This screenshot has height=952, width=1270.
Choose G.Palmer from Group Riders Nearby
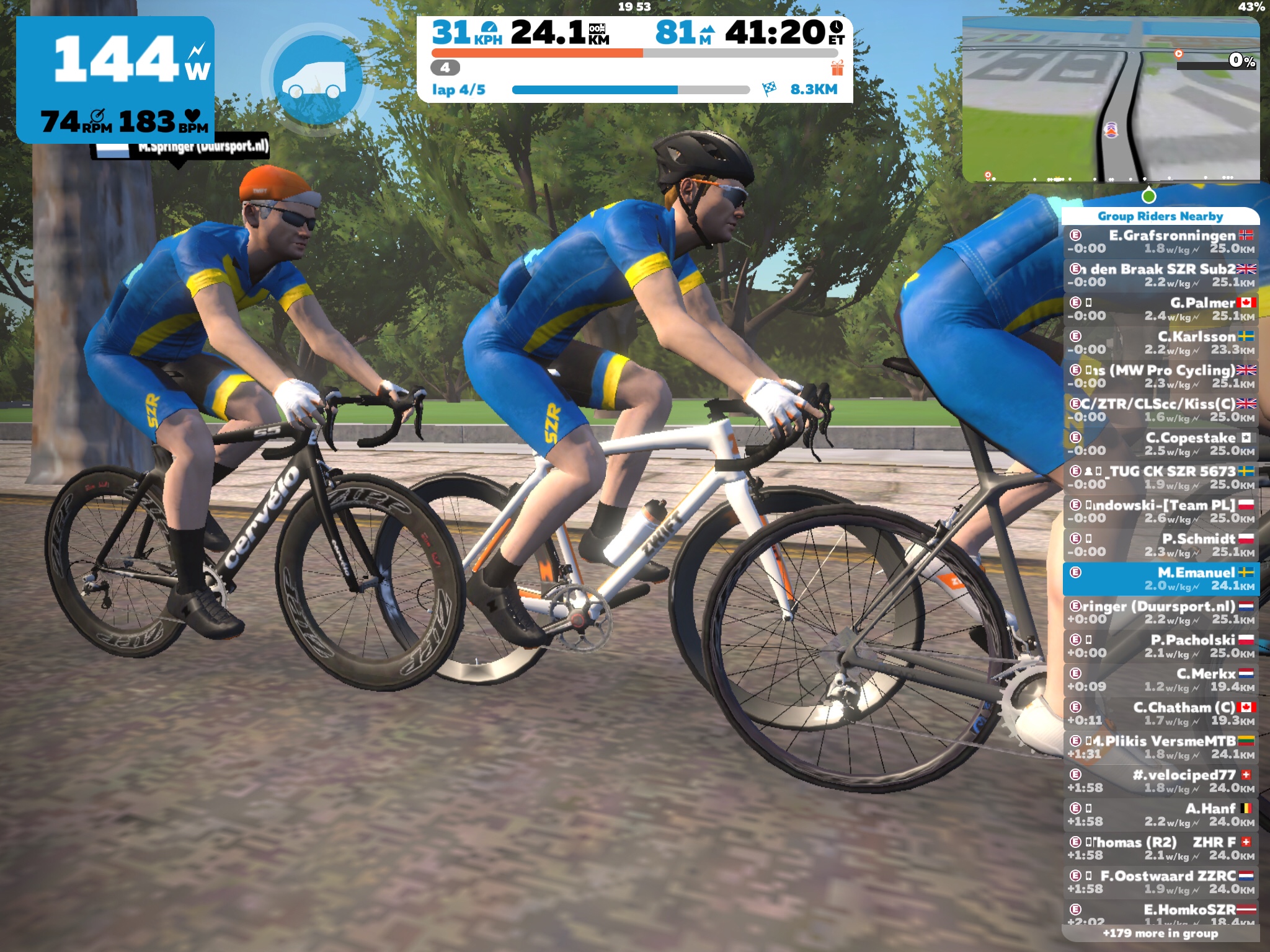click(x=1161, y=309)
